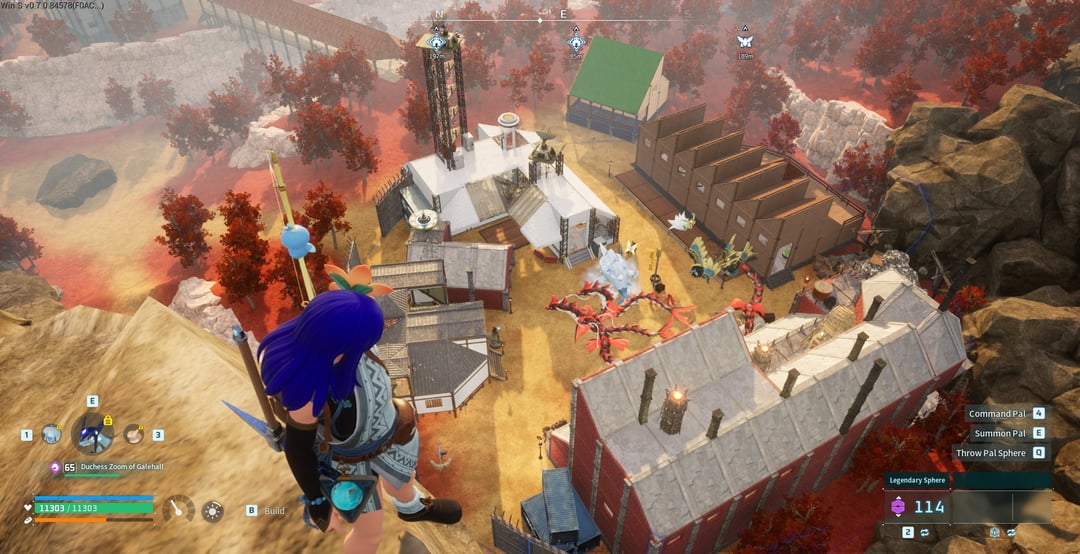Pick the cream pal portrait beside key 3
Screen dimensions: 1080x554
click(x=133, y=434)
